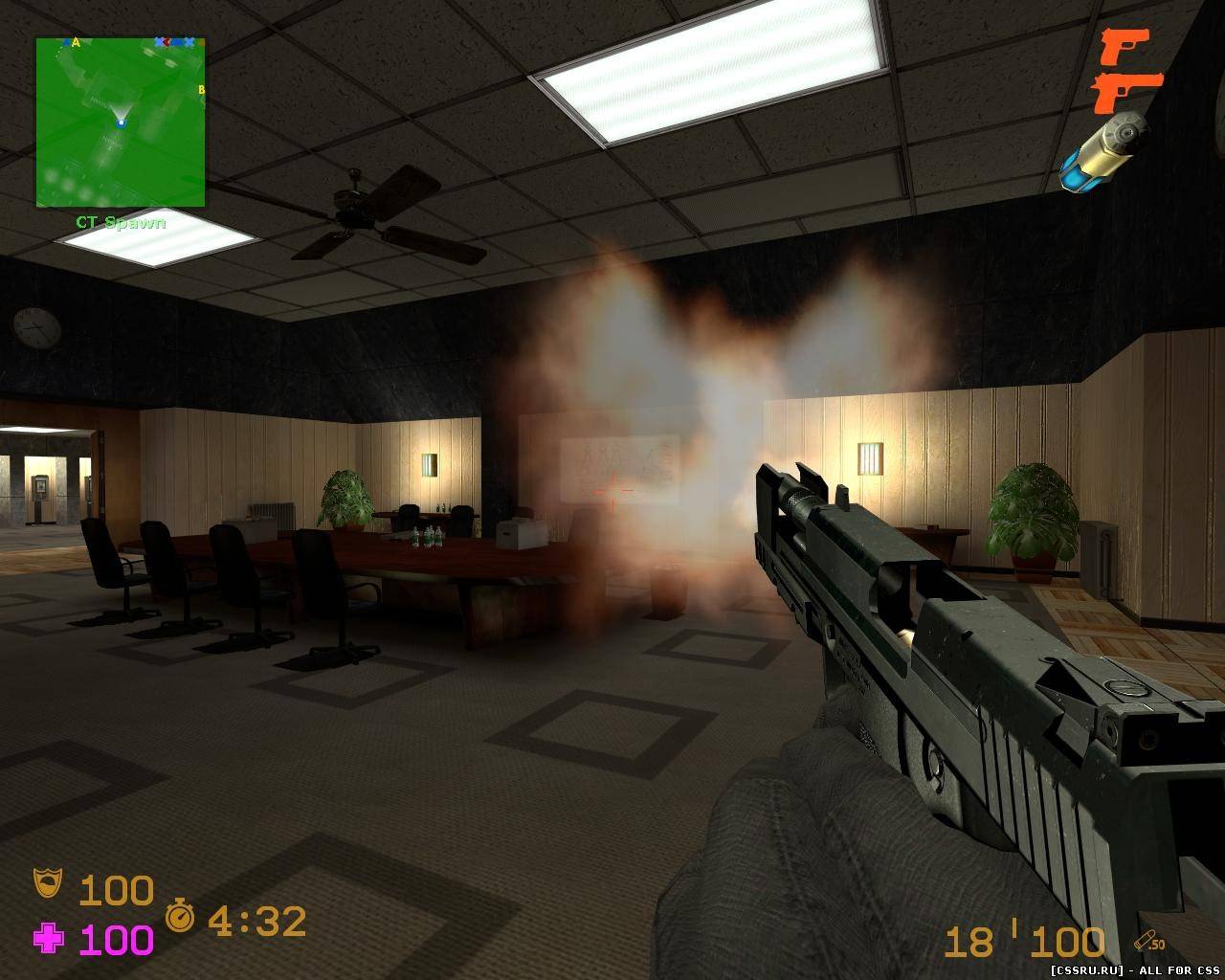Click the blue player dot on the radar
Viewport: 1225px width, 980px height.
pyautogui.click(x=121, y=122)
